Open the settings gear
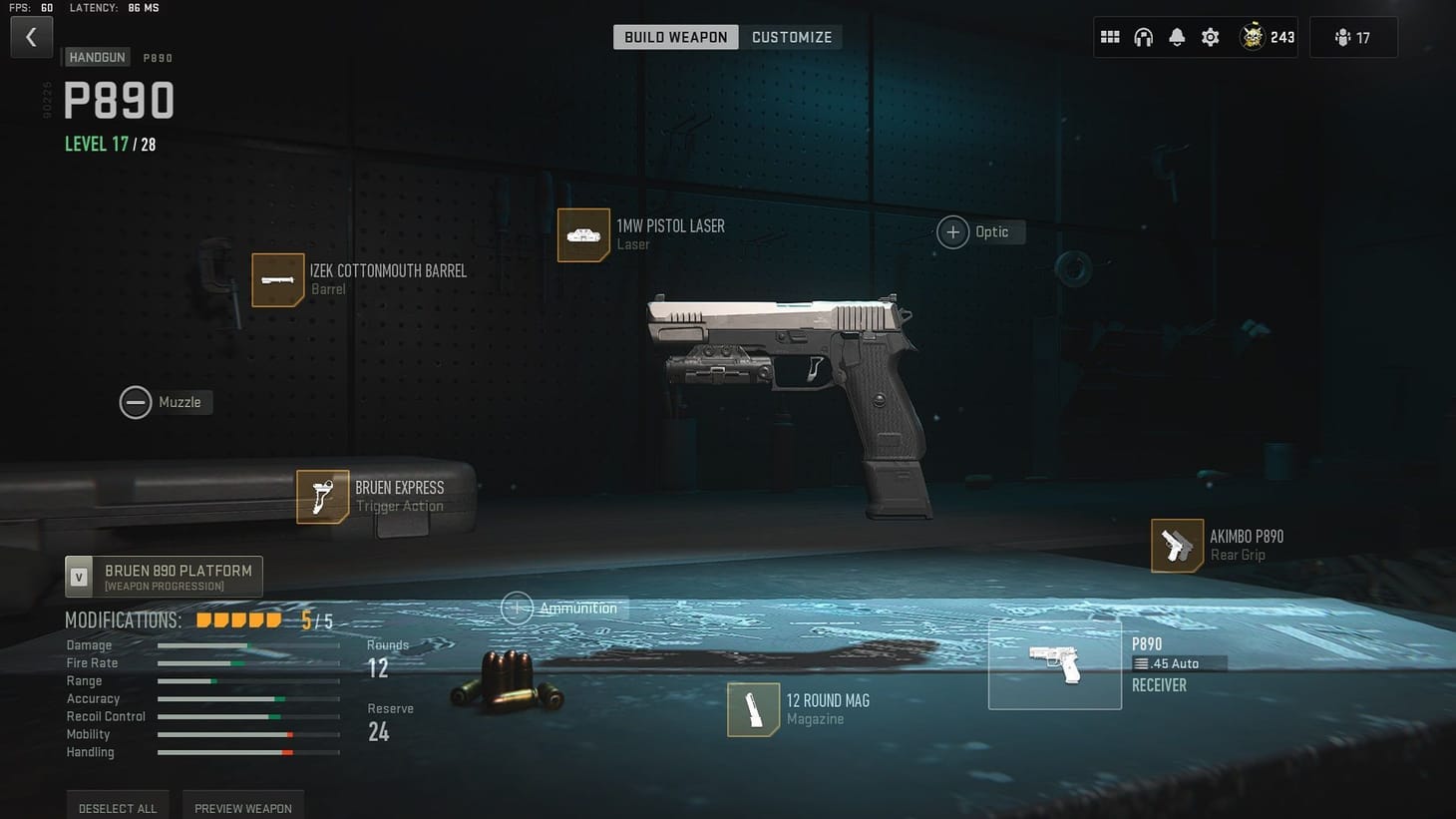 point(1210,36)
